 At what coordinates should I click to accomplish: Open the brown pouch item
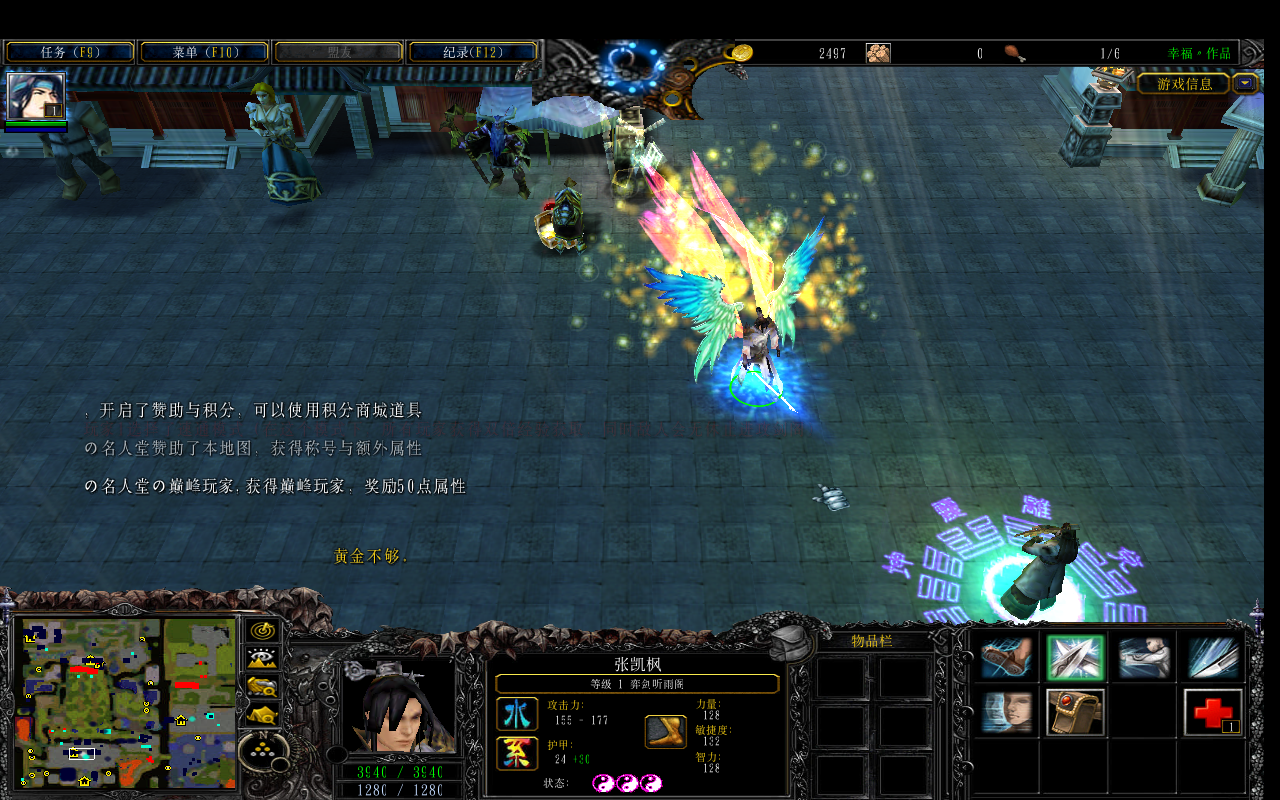[x=1075, y=712]
